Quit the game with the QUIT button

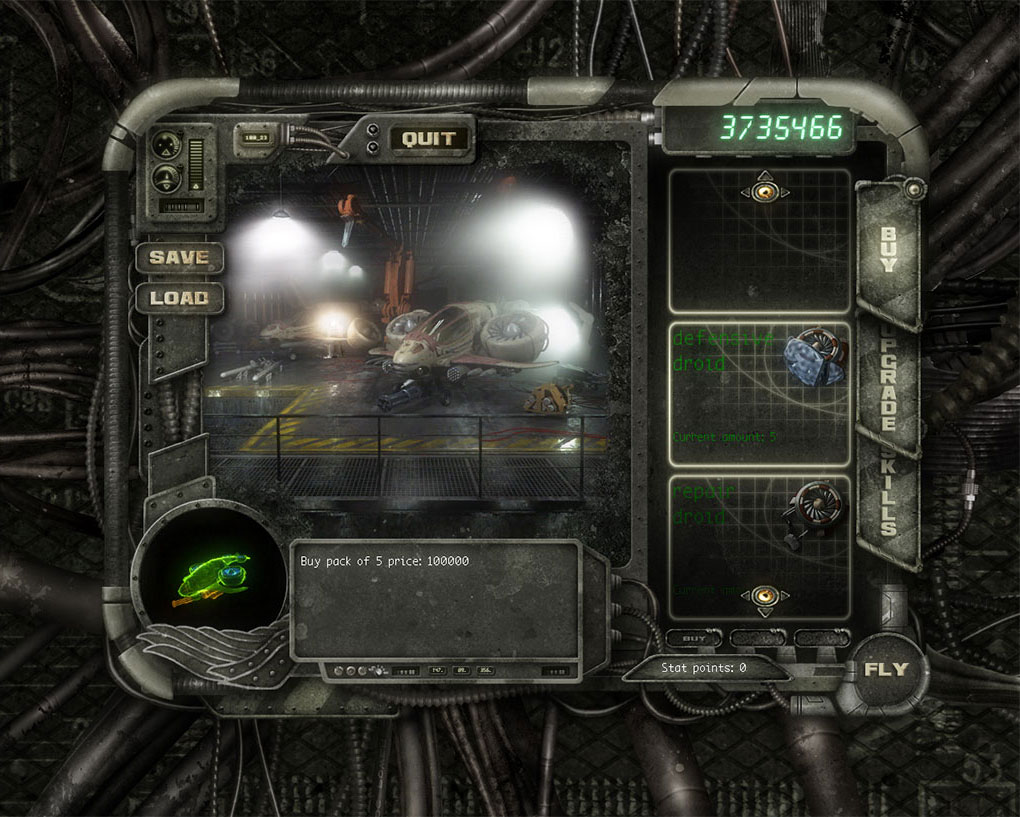(429, 139)
